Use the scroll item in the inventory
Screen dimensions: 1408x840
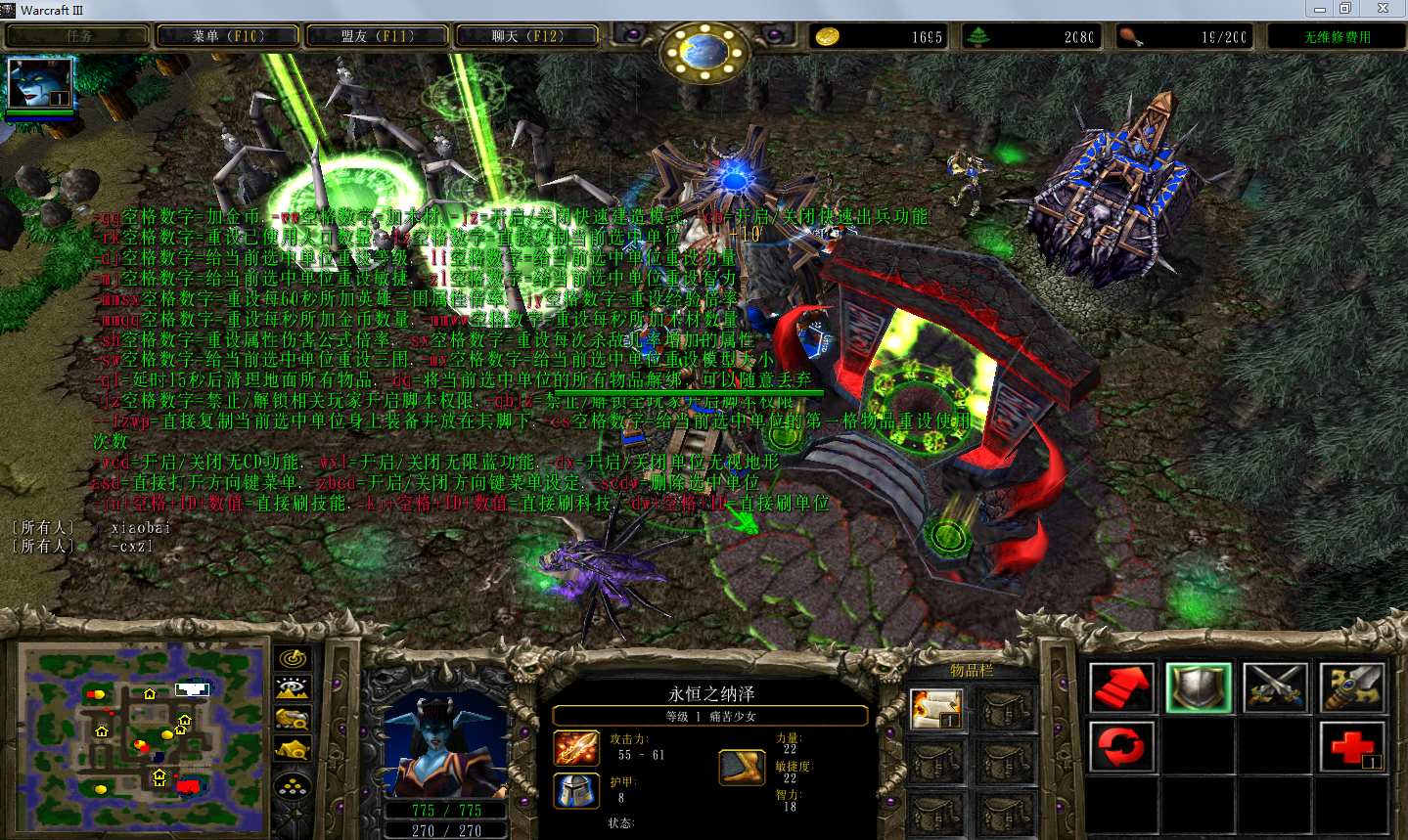pos(936,710)
